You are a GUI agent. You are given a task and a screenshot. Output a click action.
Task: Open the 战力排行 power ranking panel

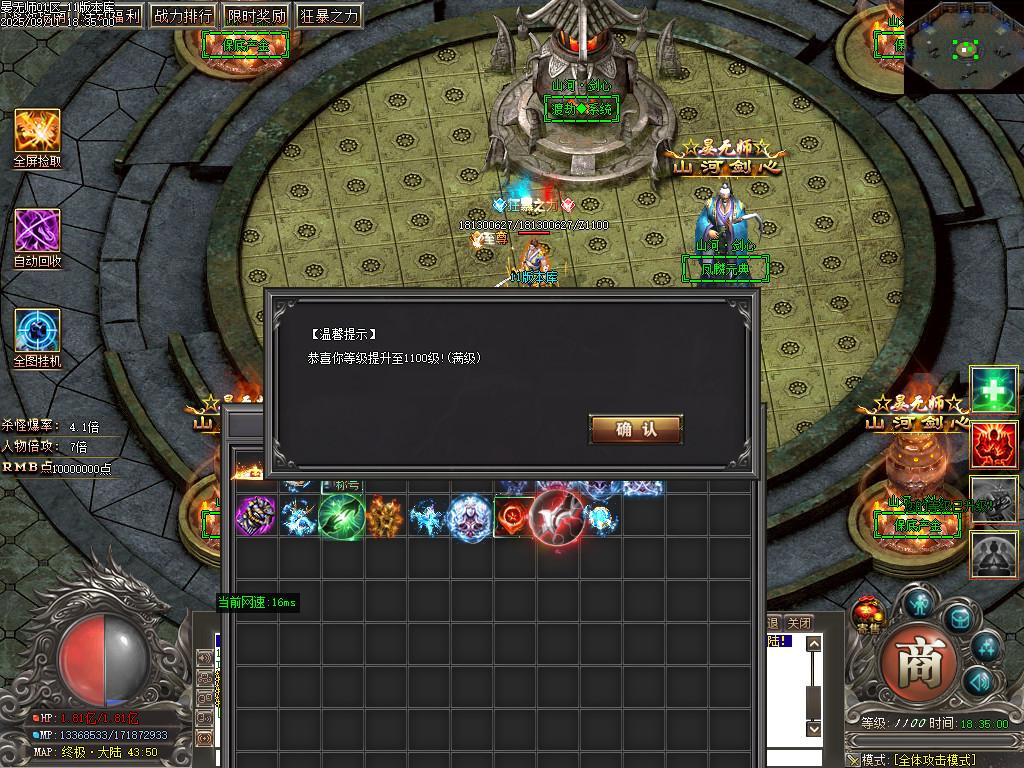click(183, 16)
